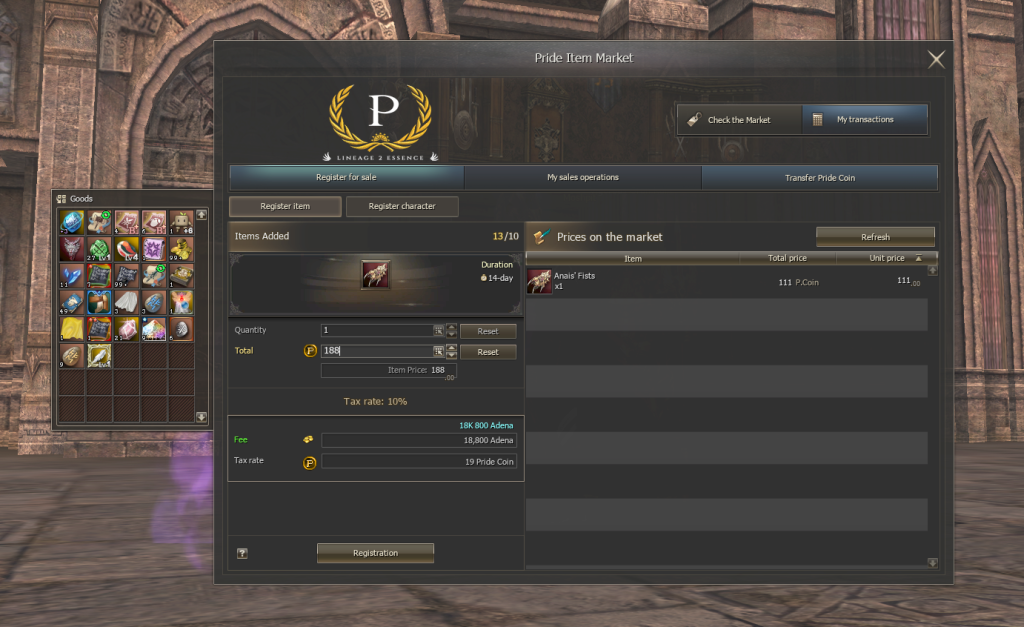Close the Pride Item Market window
The height and width of the screenshot is (627, 1024).
point(936,59)
